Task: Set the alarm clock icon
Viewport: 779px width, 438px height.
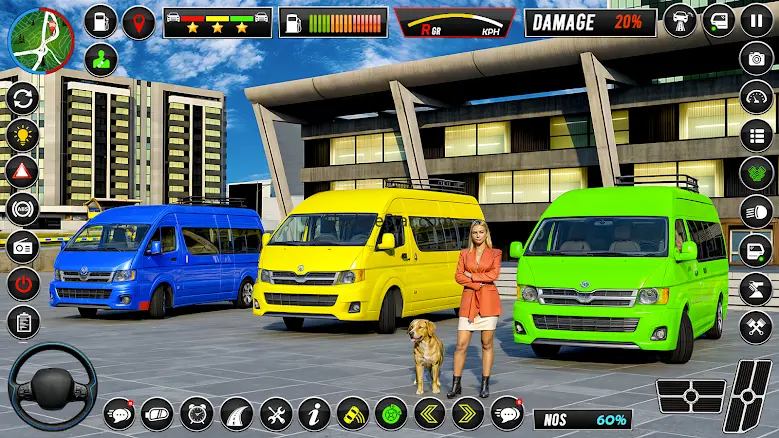Action: (196, 413)
